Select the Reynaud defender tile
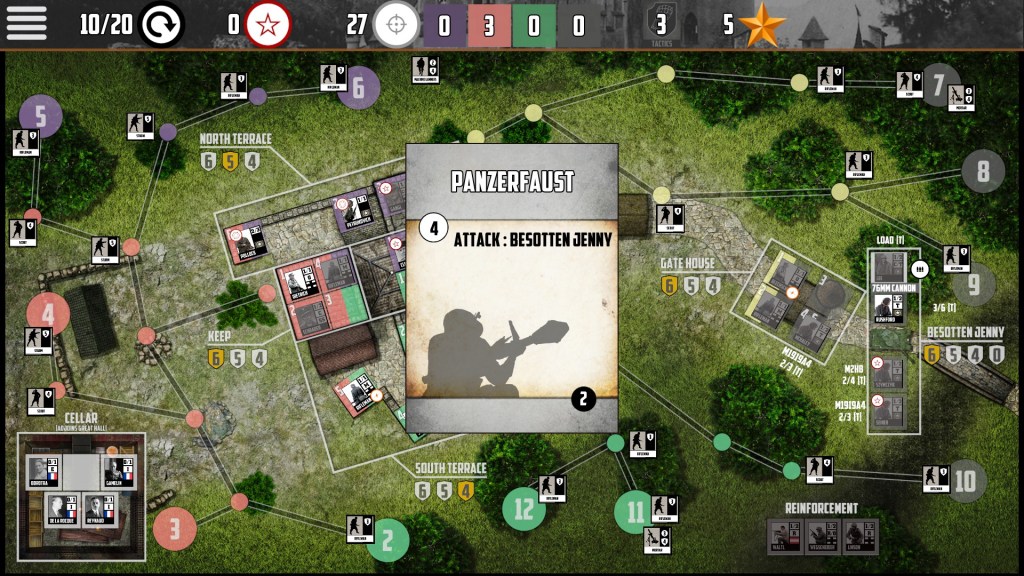 (99, 509)
